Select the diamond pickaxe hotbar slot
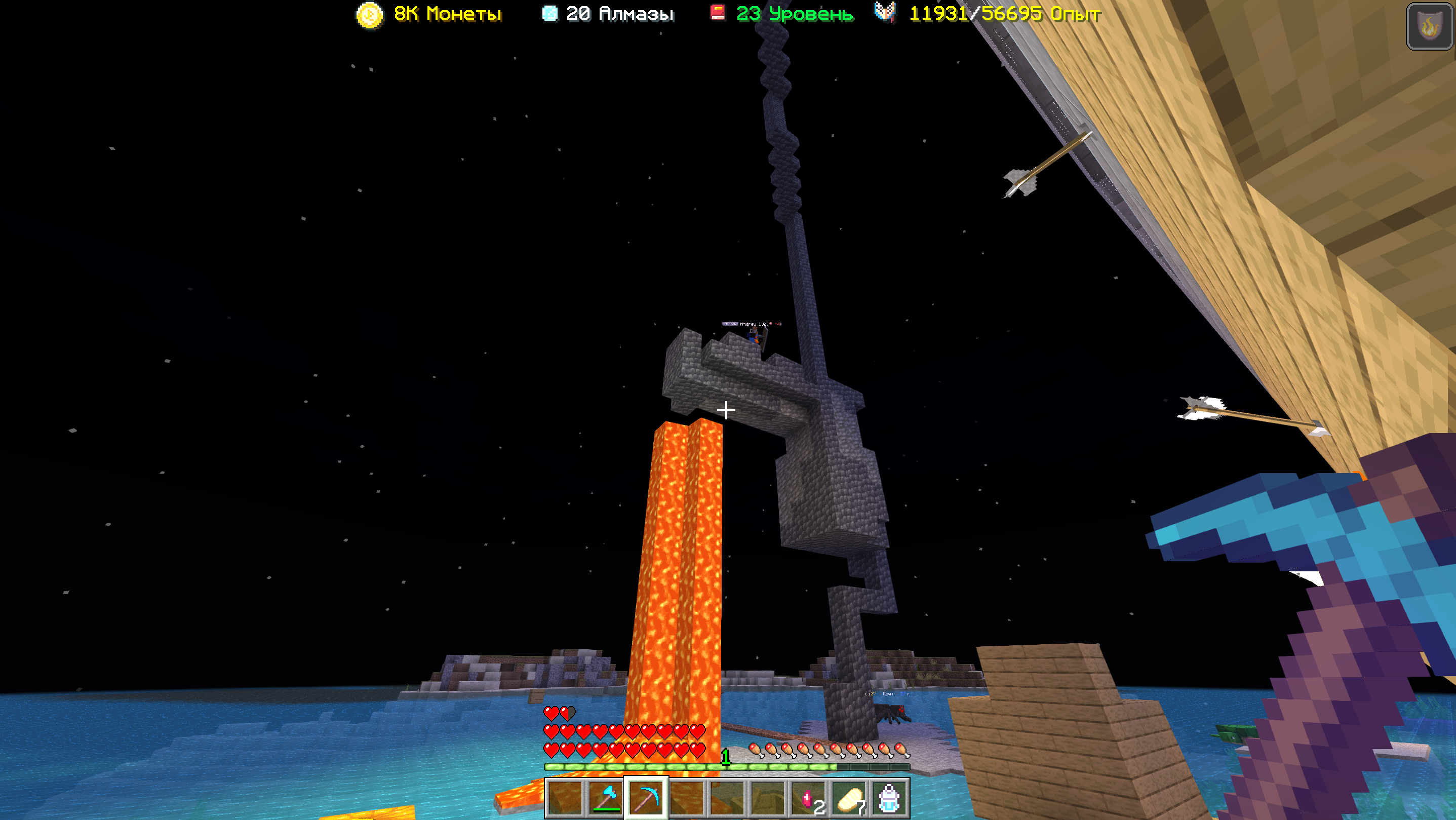1456x820 pixels. 646,797
